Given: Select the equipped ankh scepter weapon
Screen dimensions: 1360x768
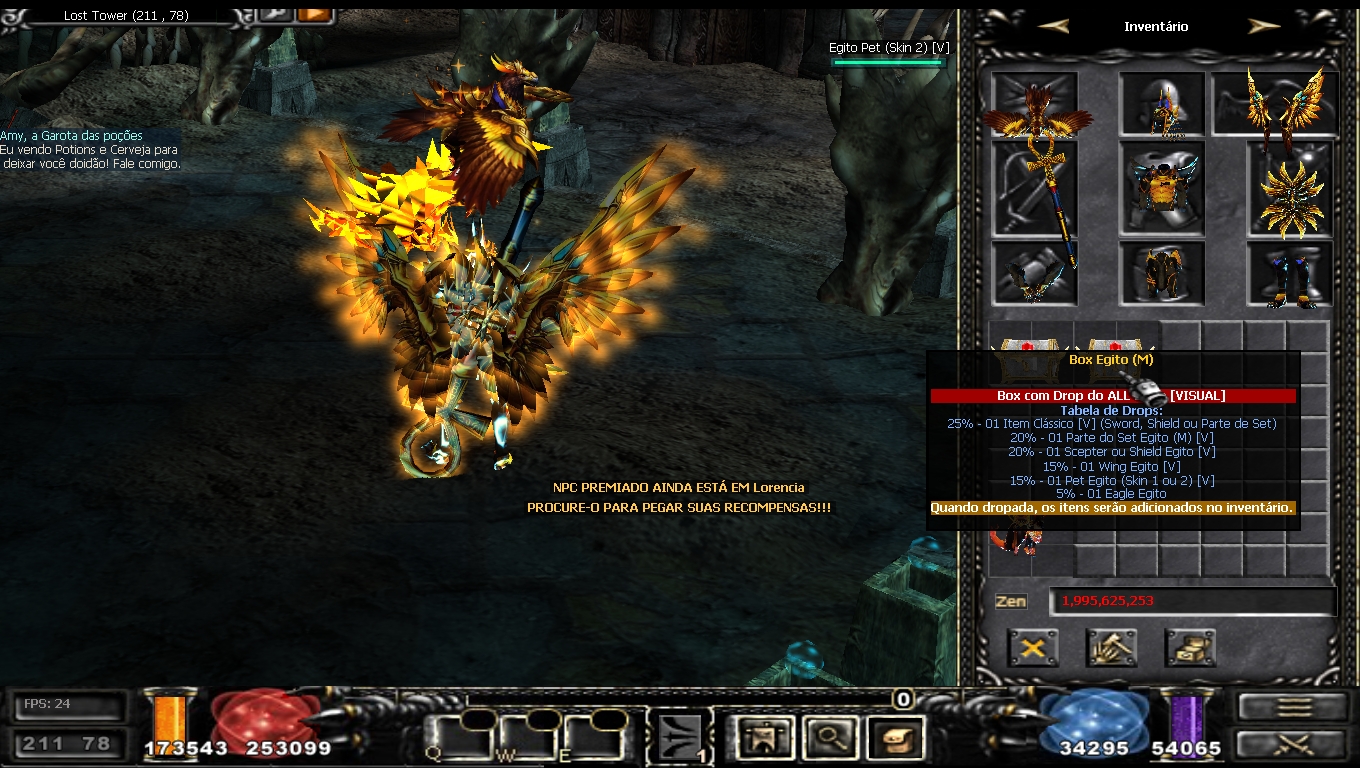Looking at the screenshot, I should tap(1035, 190).
